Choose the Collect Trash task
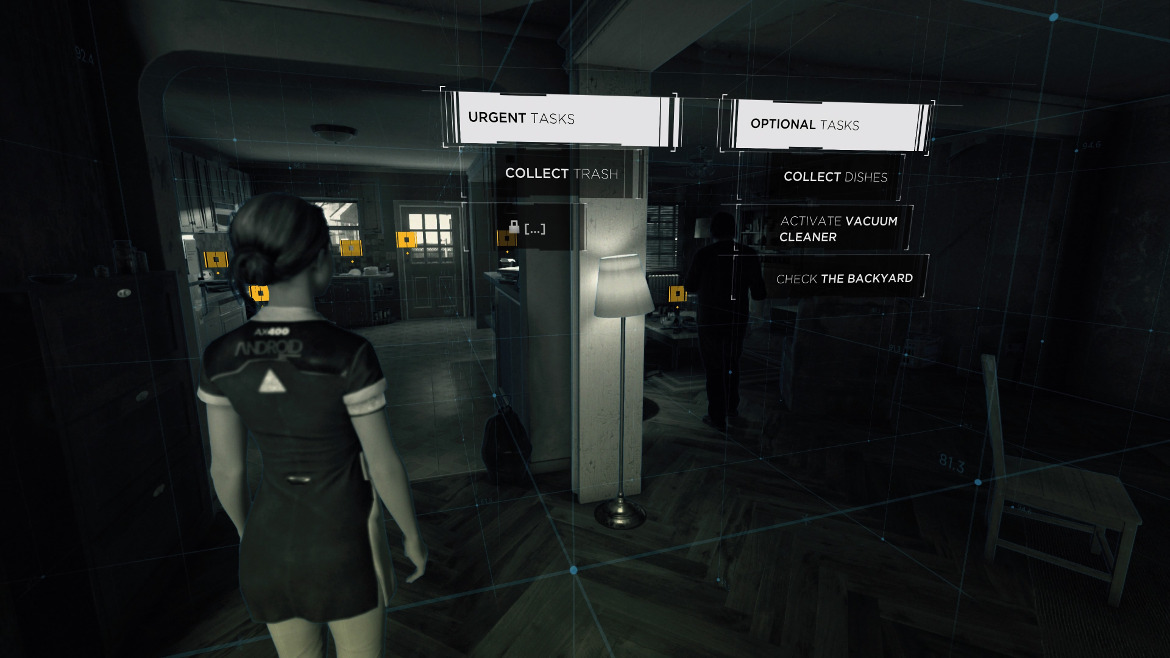1170x658 pixels. [x=560, y=173]
